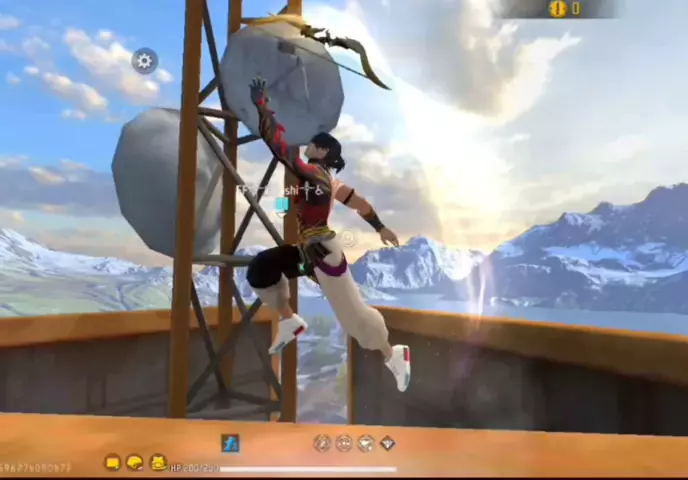Tap the first round icon in bottom row

coord(321,443)
